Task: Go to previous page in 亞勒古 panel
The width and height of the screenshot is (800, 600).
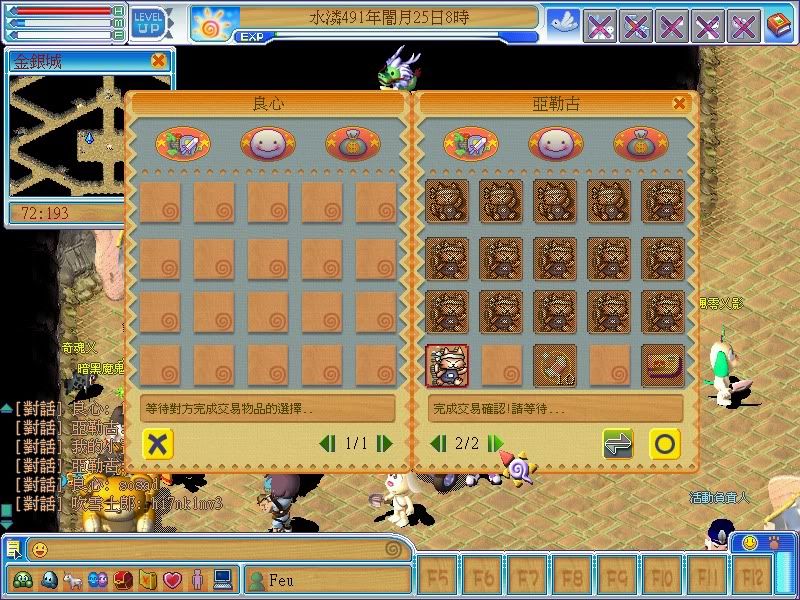Action: 438,443
